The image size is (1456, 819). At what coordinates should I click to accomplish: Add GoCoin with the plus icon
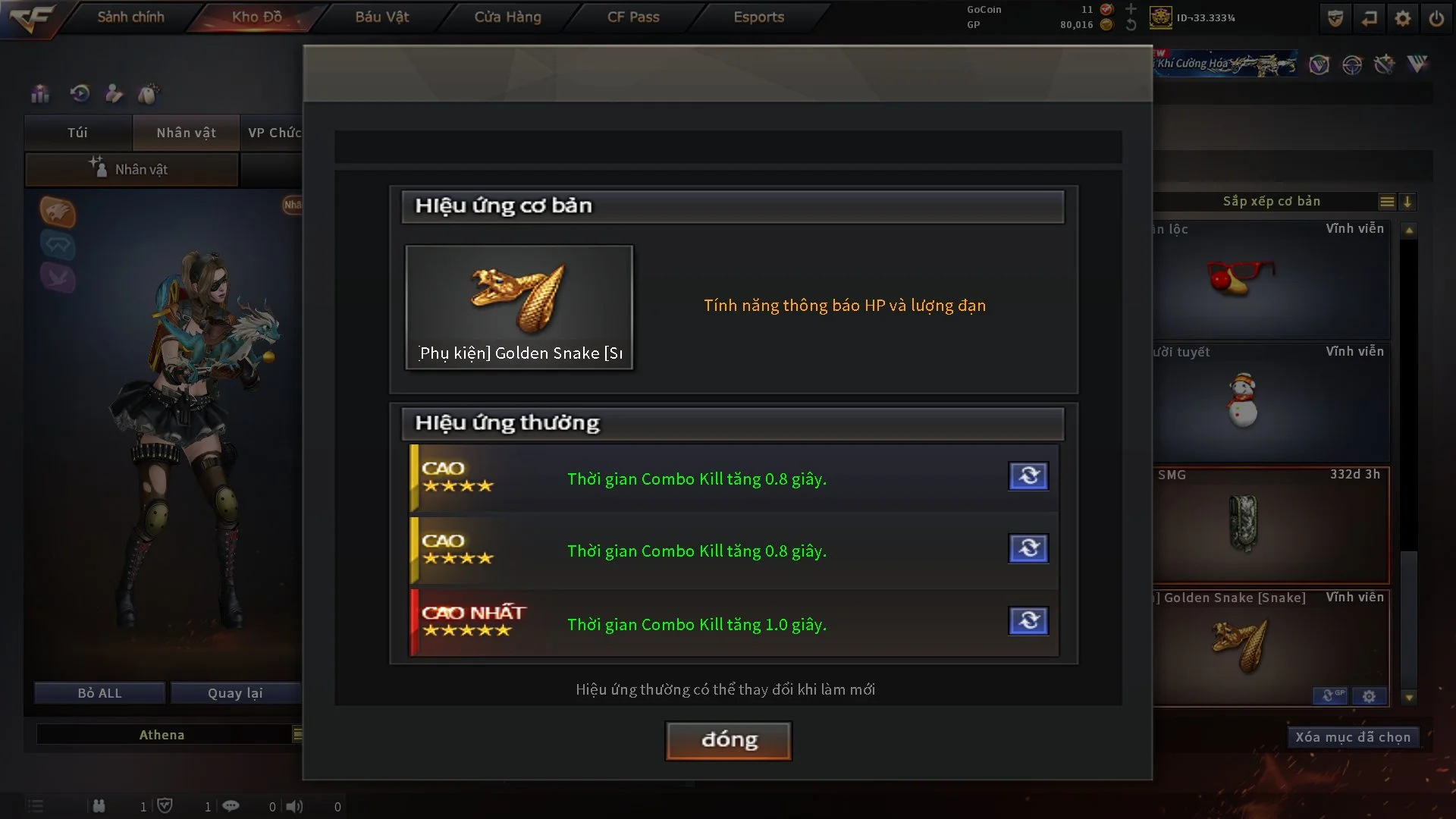(1131, 9)
